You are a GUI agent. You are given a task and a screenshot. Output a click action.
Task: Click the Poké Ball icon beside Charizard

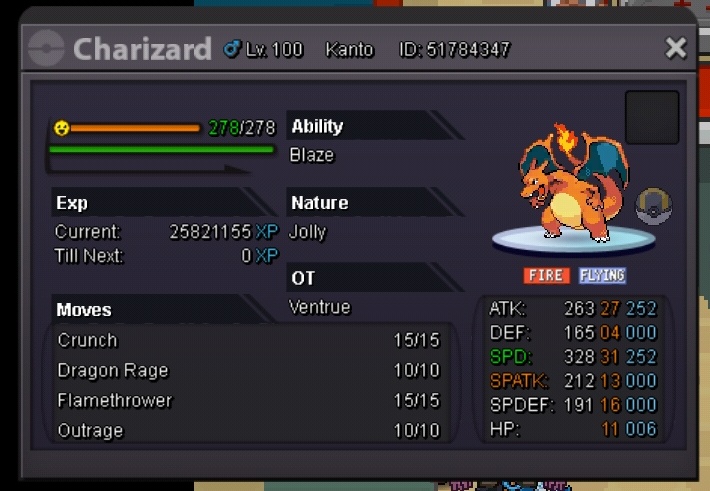tap(654, 206)
